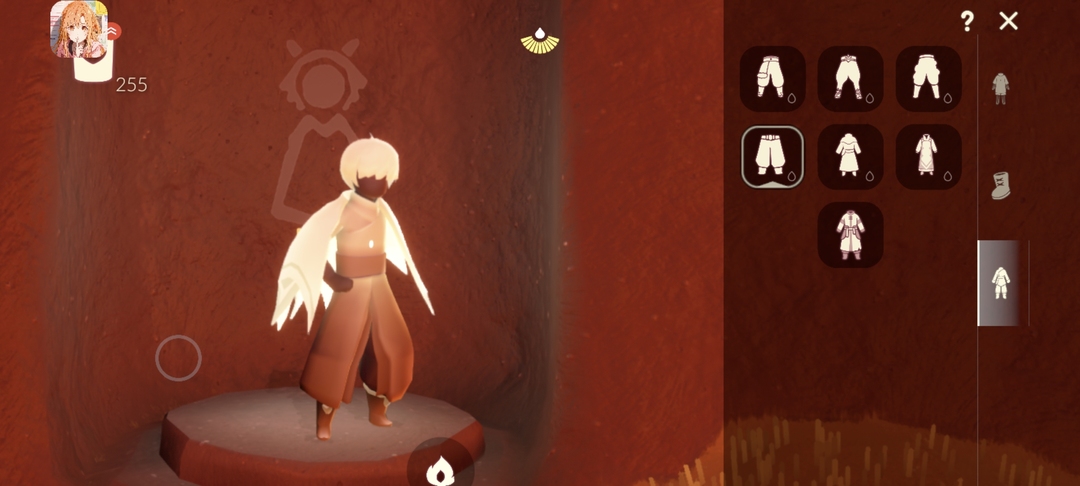Equip the short caped robe outfit
Image resolution: width=1080 pixels, height=486 pixels.
click(x=850, y=157)
